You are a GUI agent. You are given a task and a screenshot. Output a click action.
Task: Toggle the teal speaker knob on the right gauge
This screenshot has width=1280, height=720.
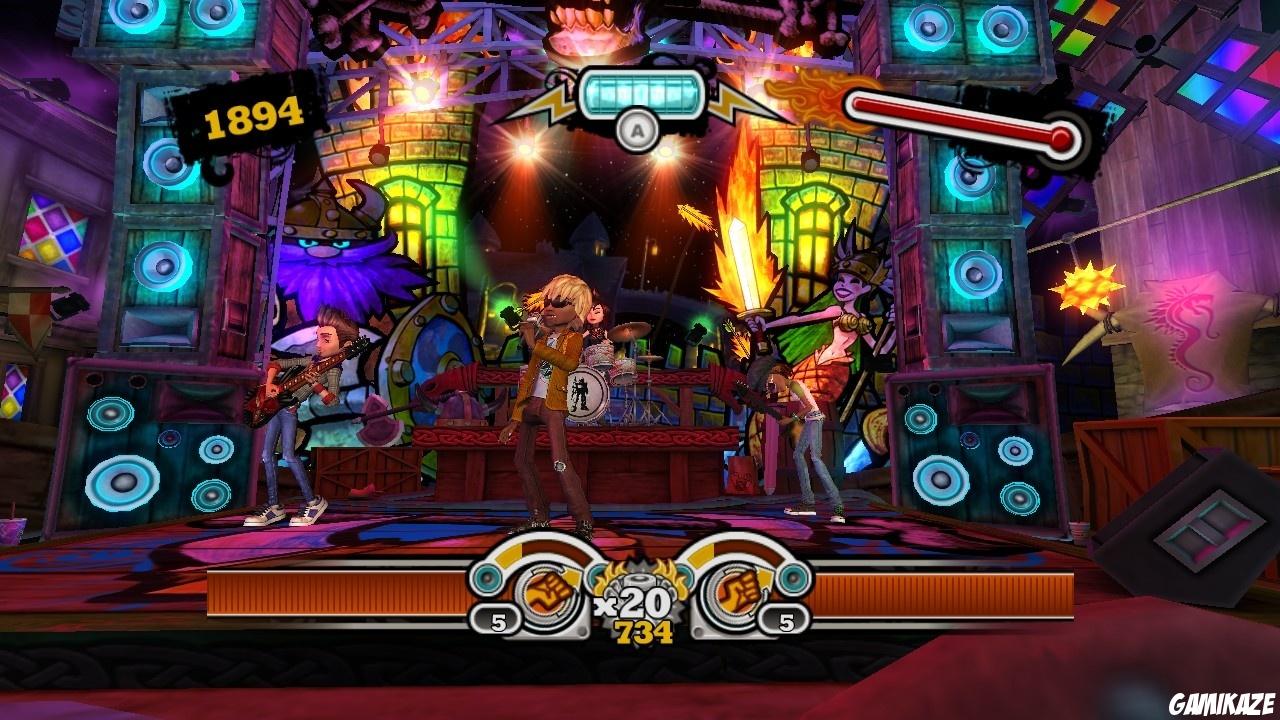pos(793,580)
